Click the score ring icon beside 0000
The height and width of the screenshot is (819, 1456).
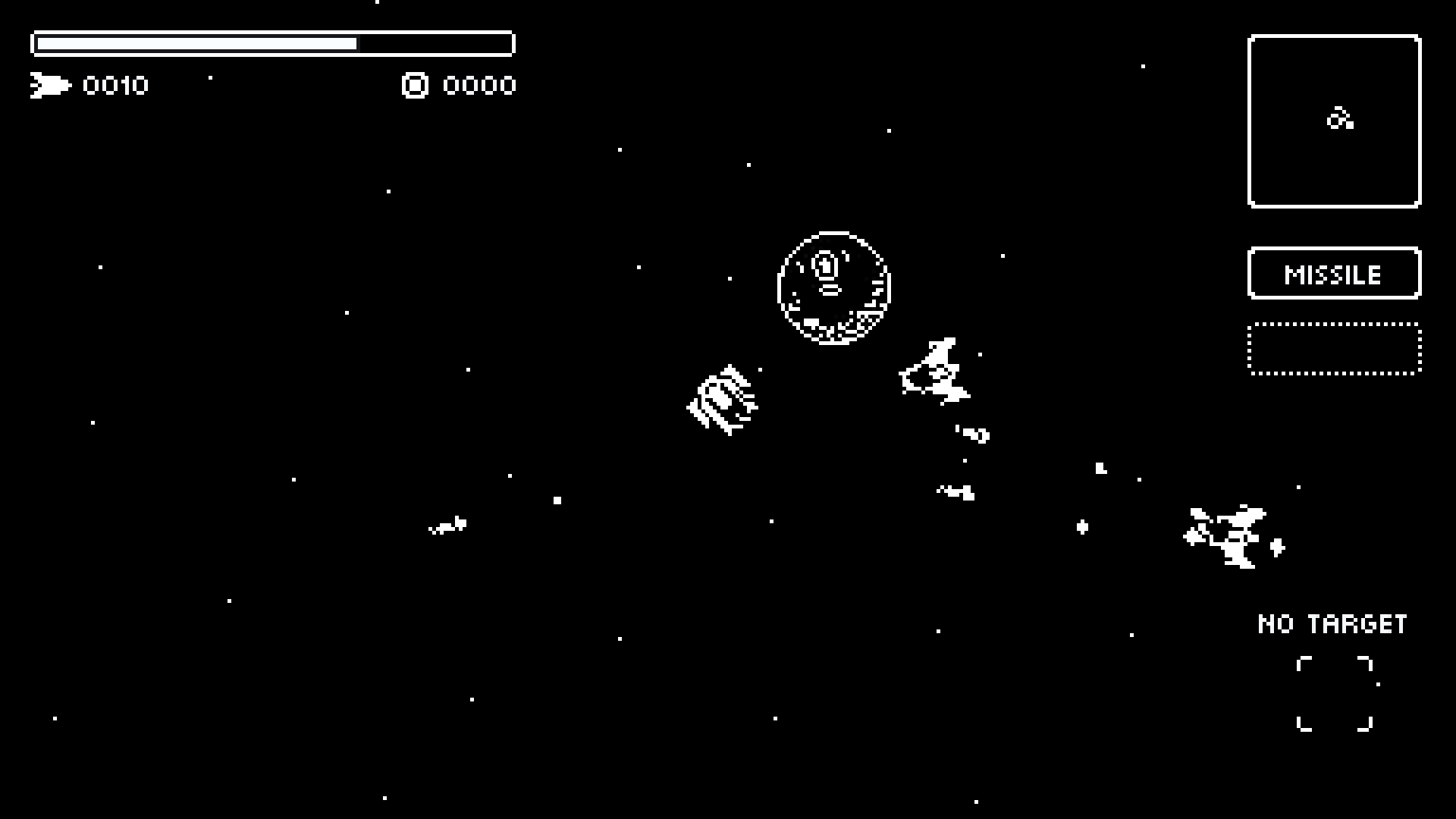(414, 85)
